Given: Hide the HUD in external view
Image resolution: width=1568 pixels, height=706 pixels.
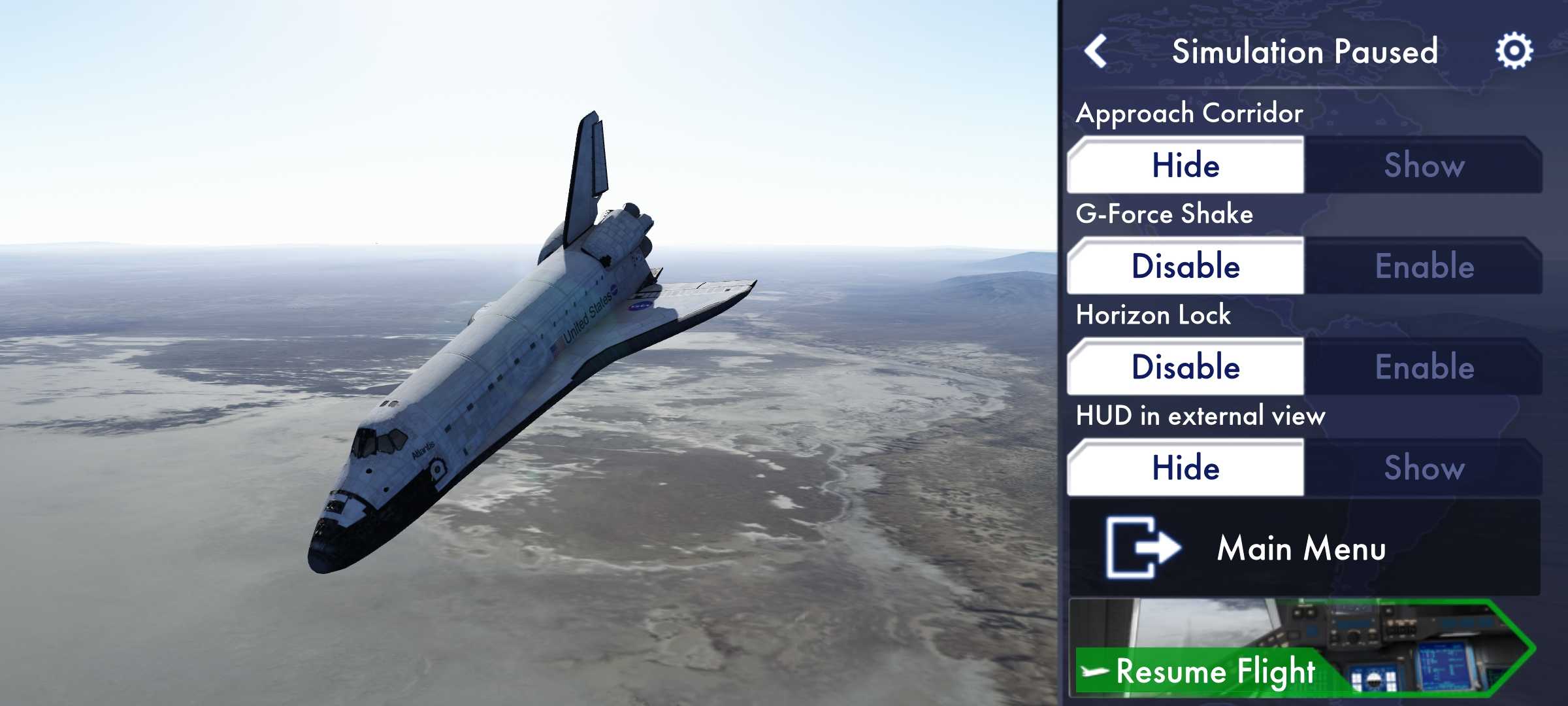Looking at the screenshot, I should point(1186,468).
